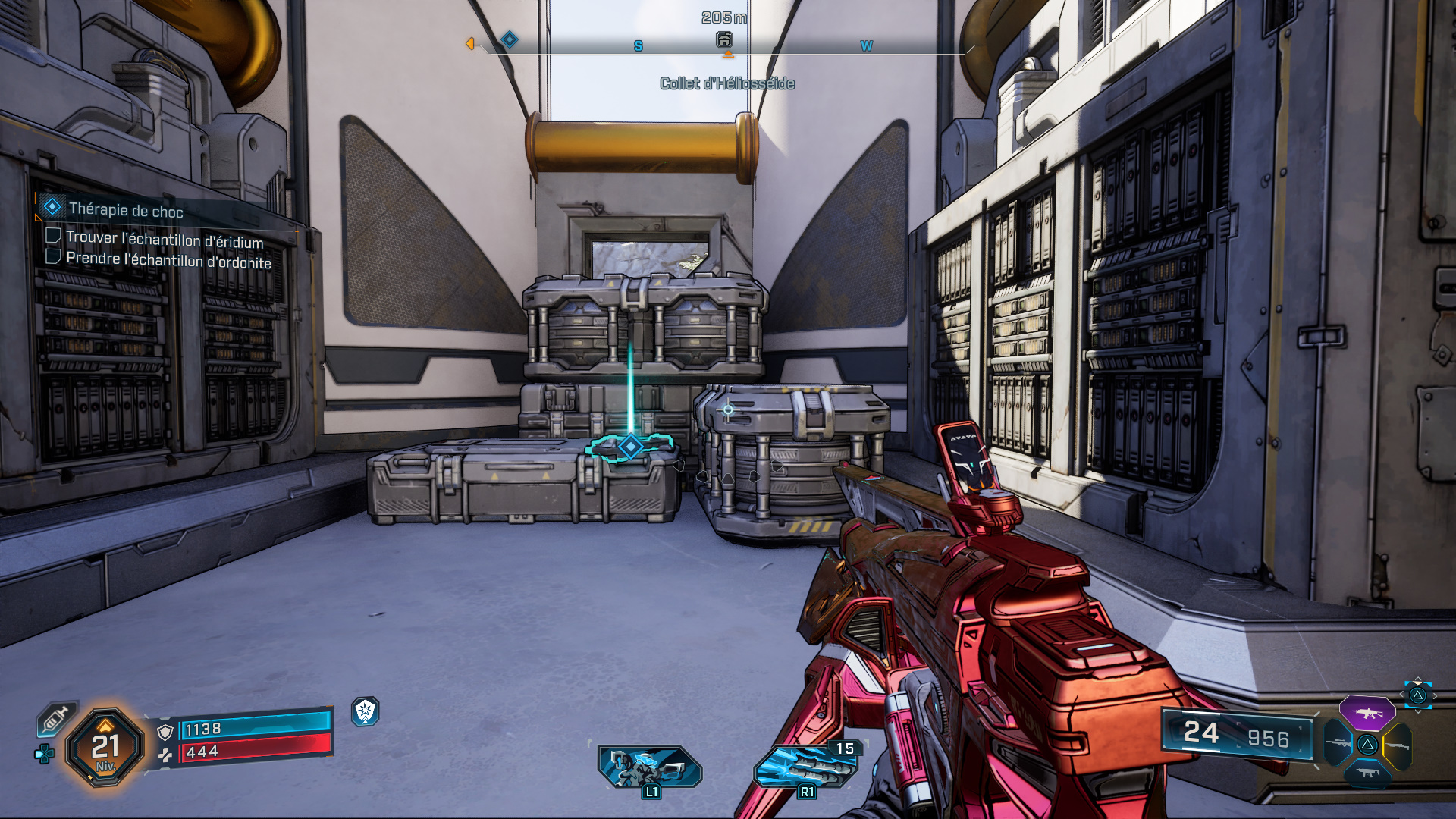Screen dimensions: 1456x819
Task: Equip the shotgun in the yellow slot
Action: coord(1397,745)
